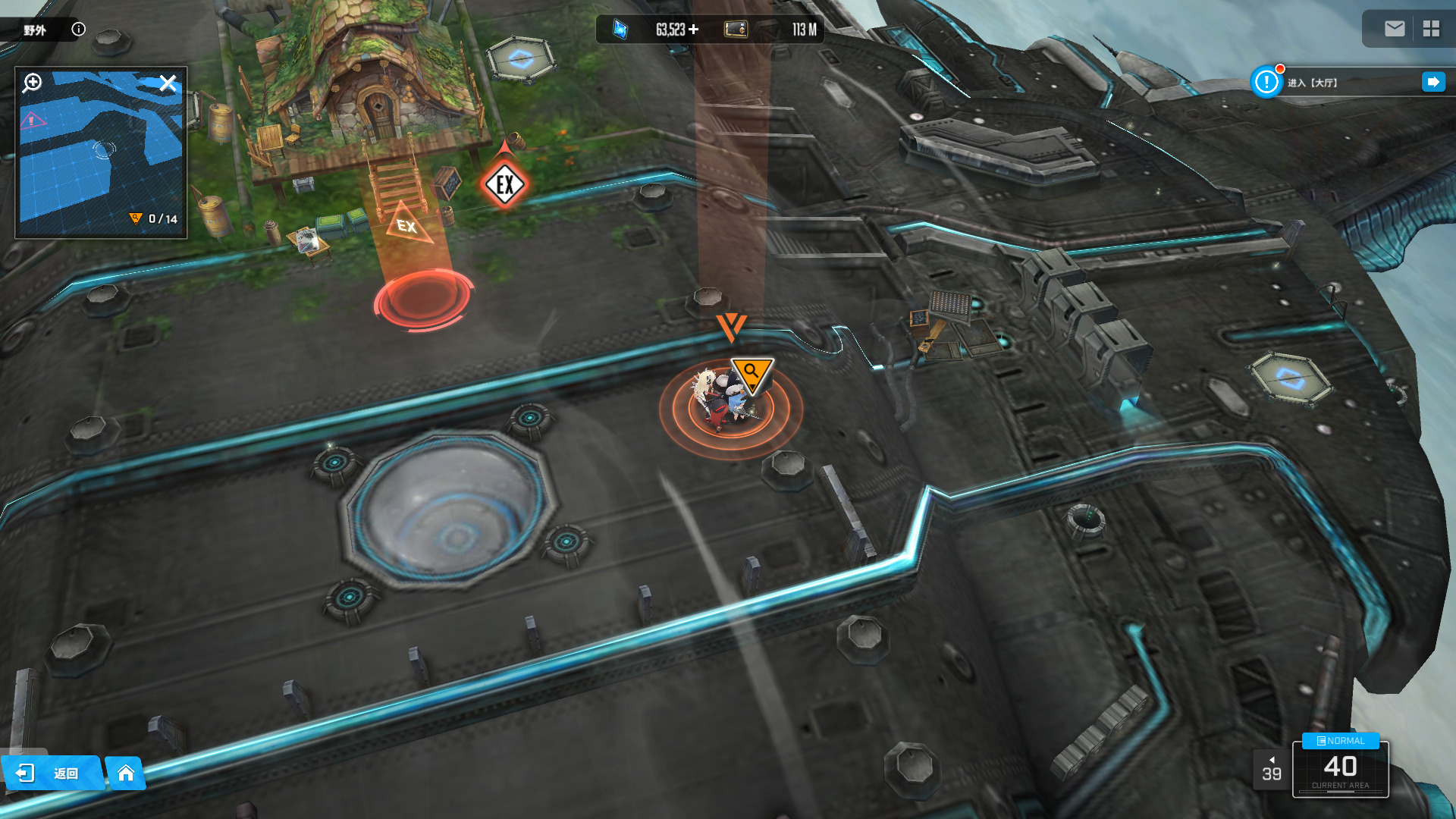1456x819 pixels.
Task: Open the mail inbox
Action: [x=1394, y=29]
